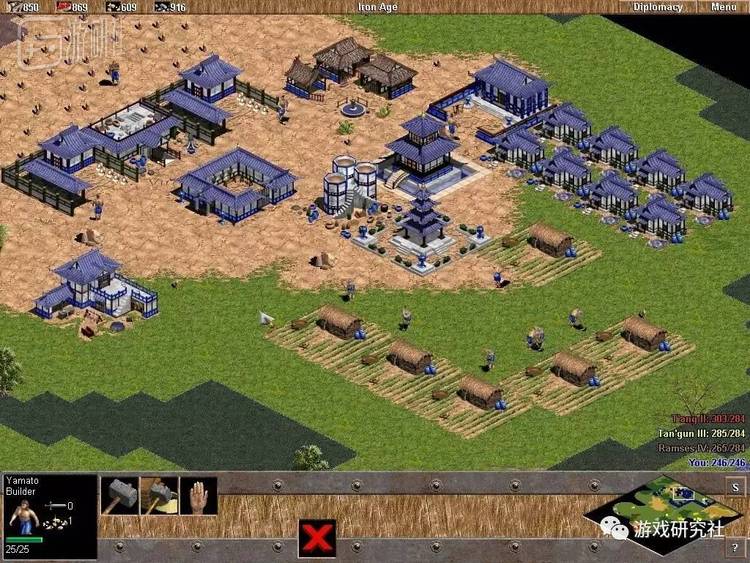This screenshot has height=563, width=750.
Task: Cancel with the red X button
Action: click(x=317, y=540)
